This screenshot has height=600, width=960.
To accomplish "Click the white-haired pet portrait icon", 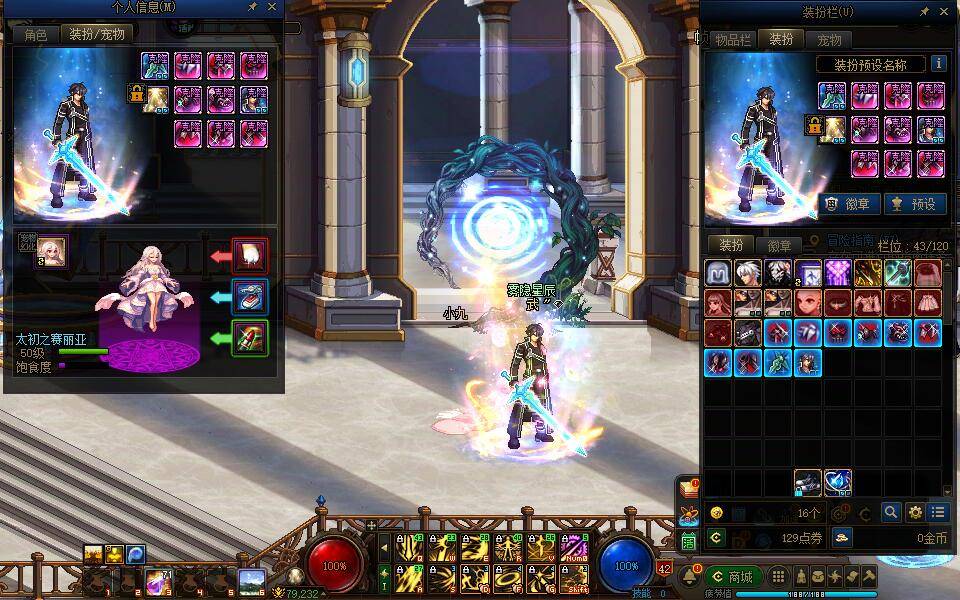I will click(x=51, y=252).
